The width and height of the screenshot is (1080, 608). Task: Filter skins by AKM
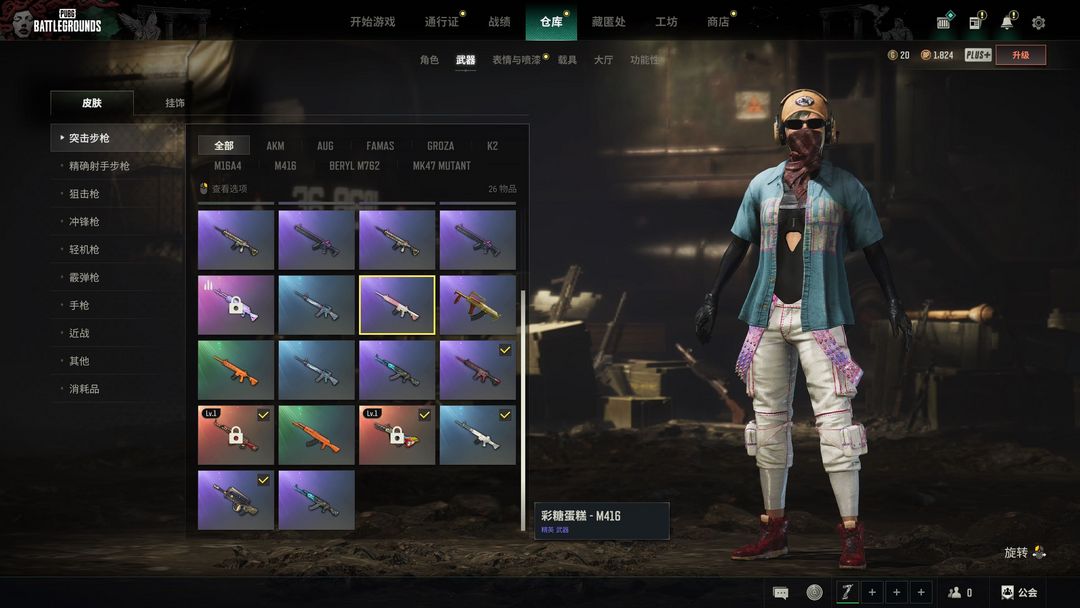click(275, 146)
